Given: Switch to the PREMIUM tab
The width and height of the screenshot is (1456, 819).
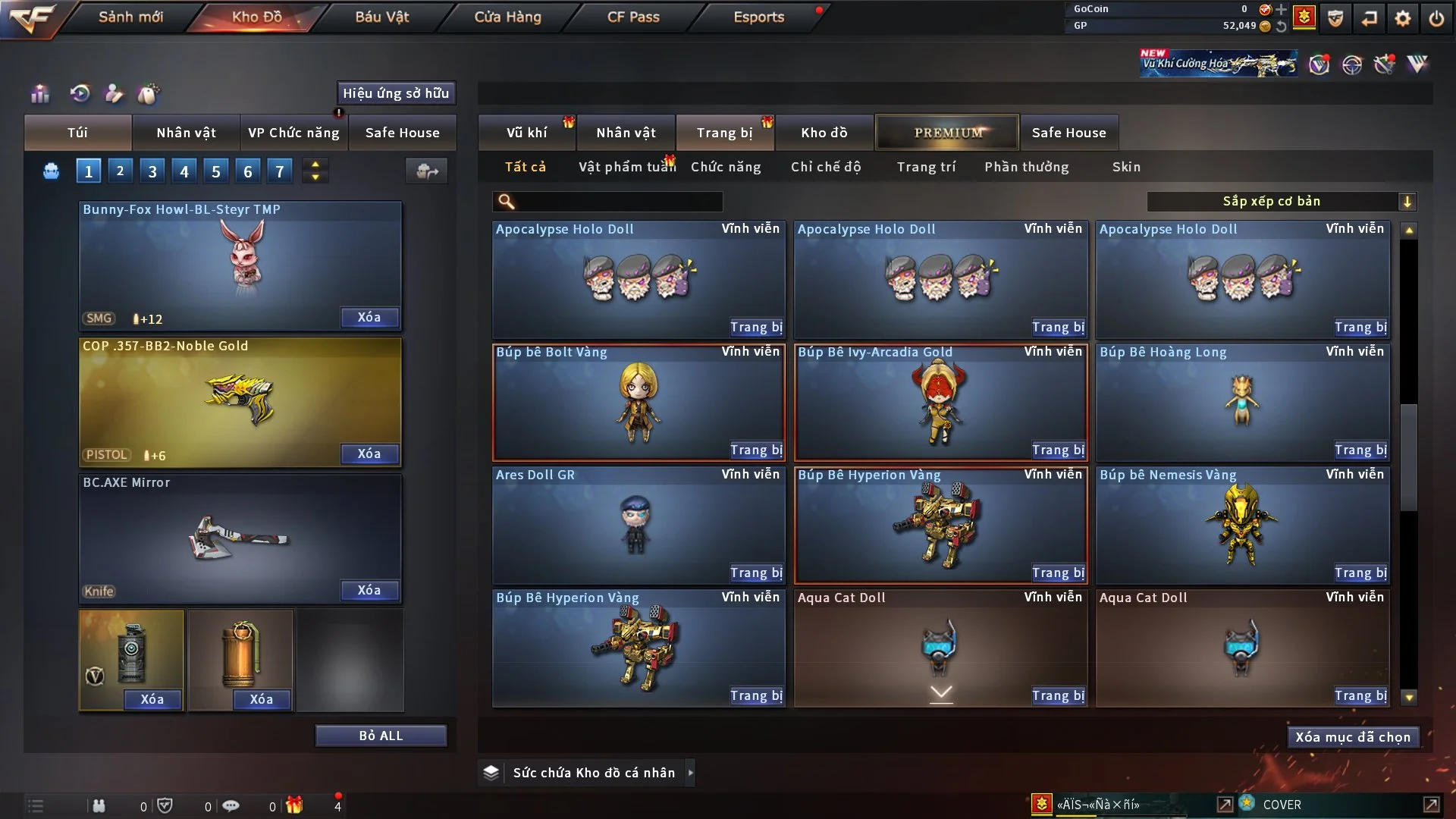Looking at the screenshot, I should coord(947,133).
